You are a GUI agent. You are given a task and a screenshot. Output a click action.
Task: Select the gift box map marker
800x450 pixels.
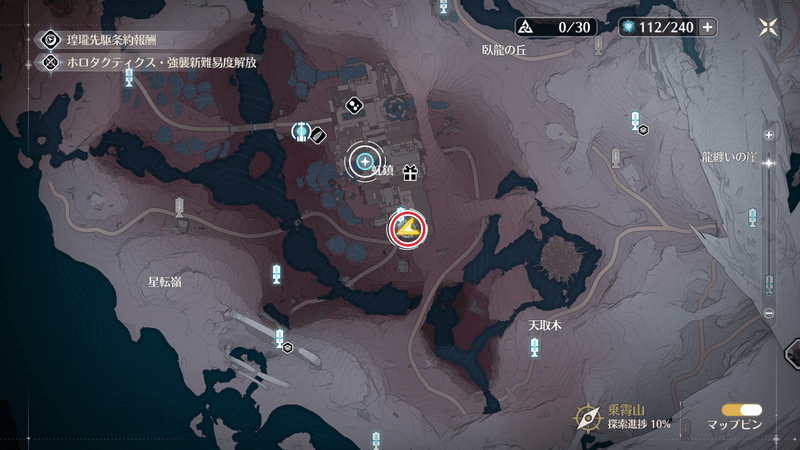pyautogui.click(x=409, y=173)
